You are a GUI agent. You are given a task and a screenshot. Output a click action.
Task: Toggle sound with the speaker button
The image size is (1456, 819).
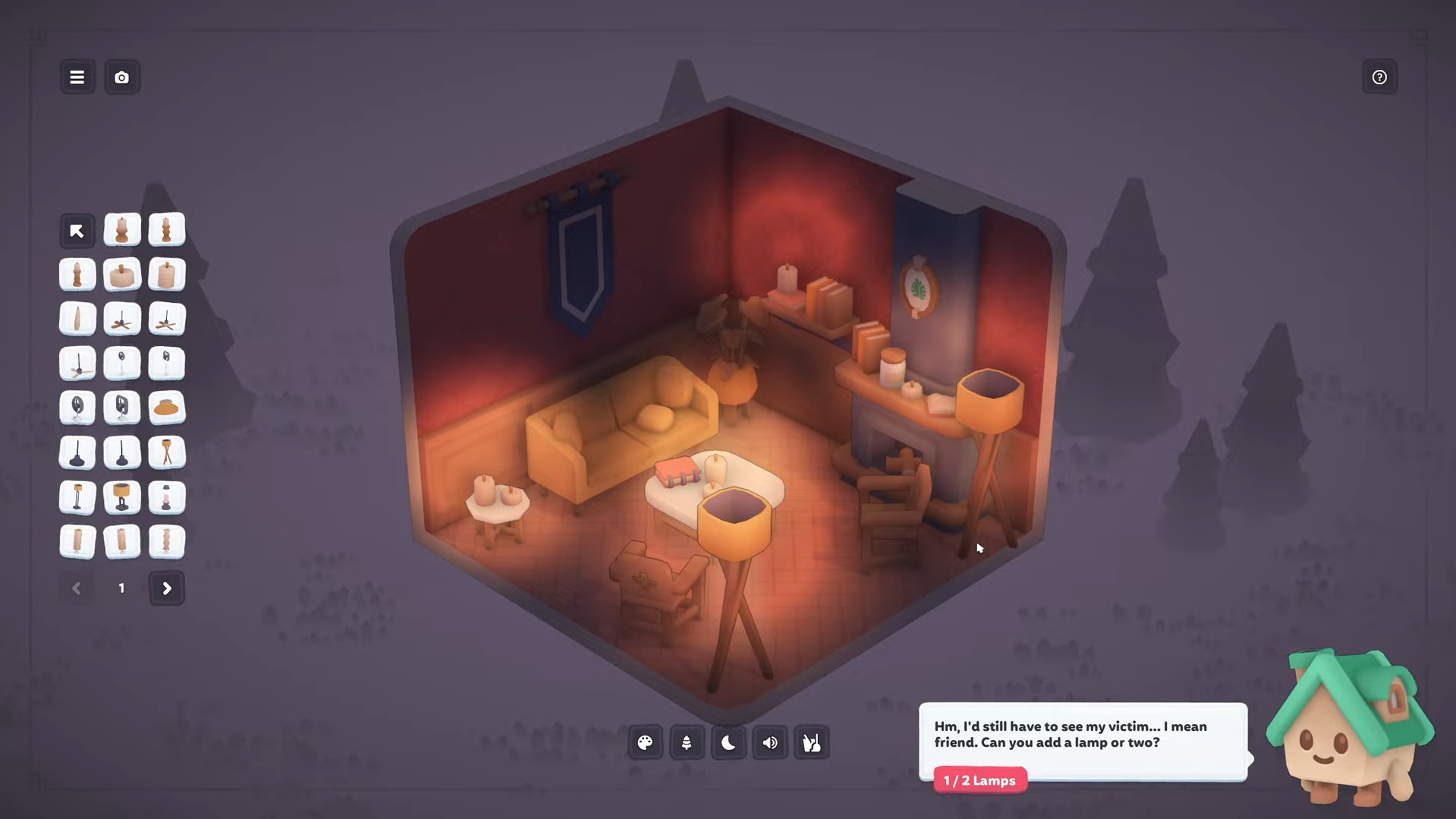(770, 743)
